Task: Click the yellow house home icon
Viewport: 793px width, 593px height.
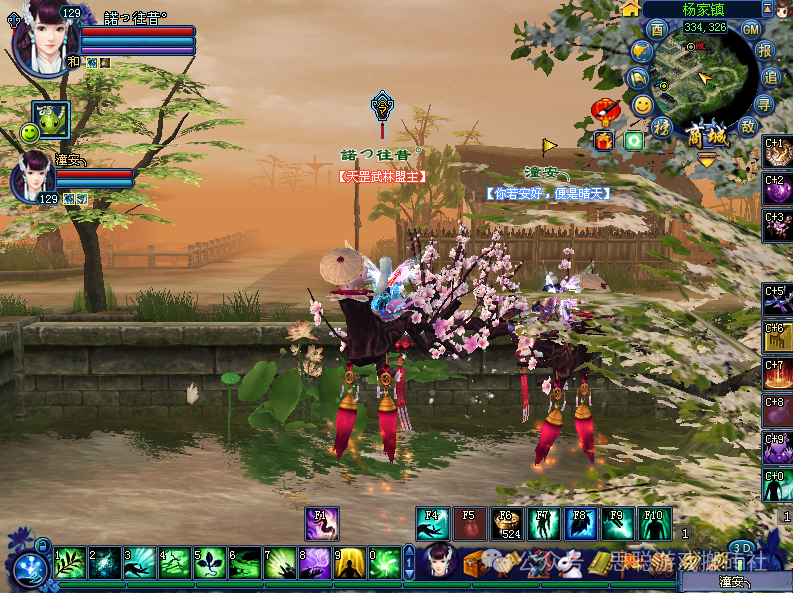Action: (x=630, y=9)
